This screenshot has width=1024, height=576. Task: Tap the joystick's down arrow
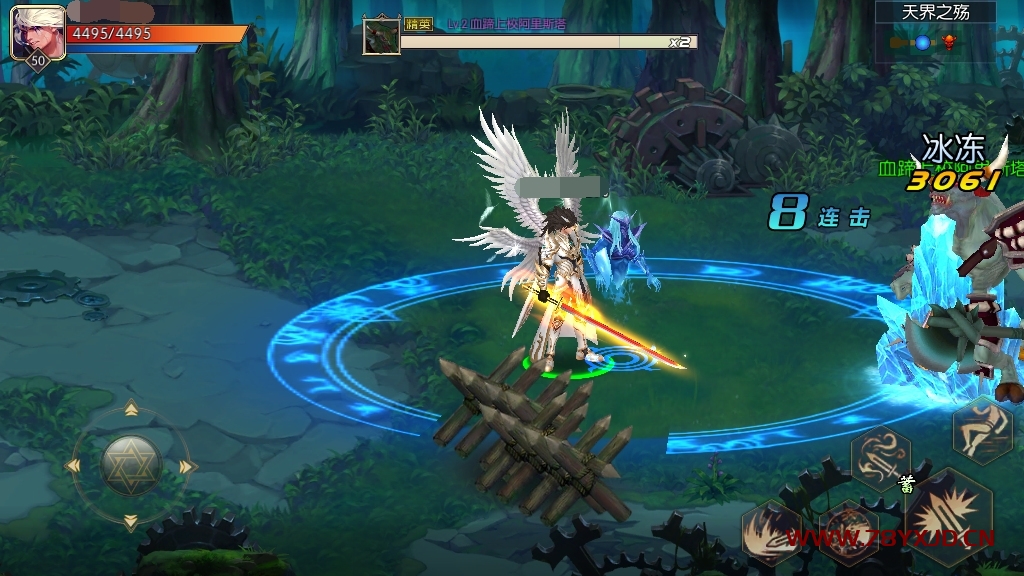(x=131, y=521)
